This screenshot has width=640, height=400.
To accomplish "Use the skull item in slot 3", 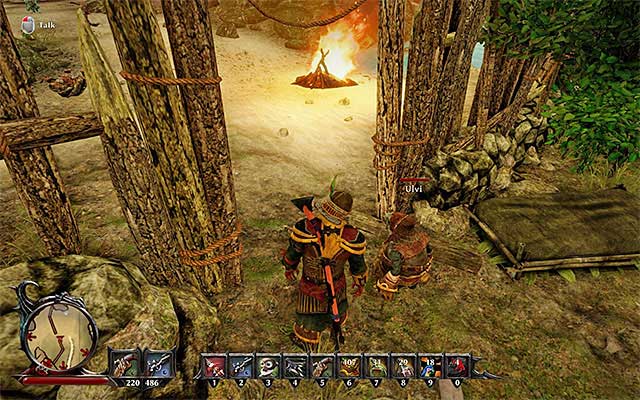I will tap(268, 366).
